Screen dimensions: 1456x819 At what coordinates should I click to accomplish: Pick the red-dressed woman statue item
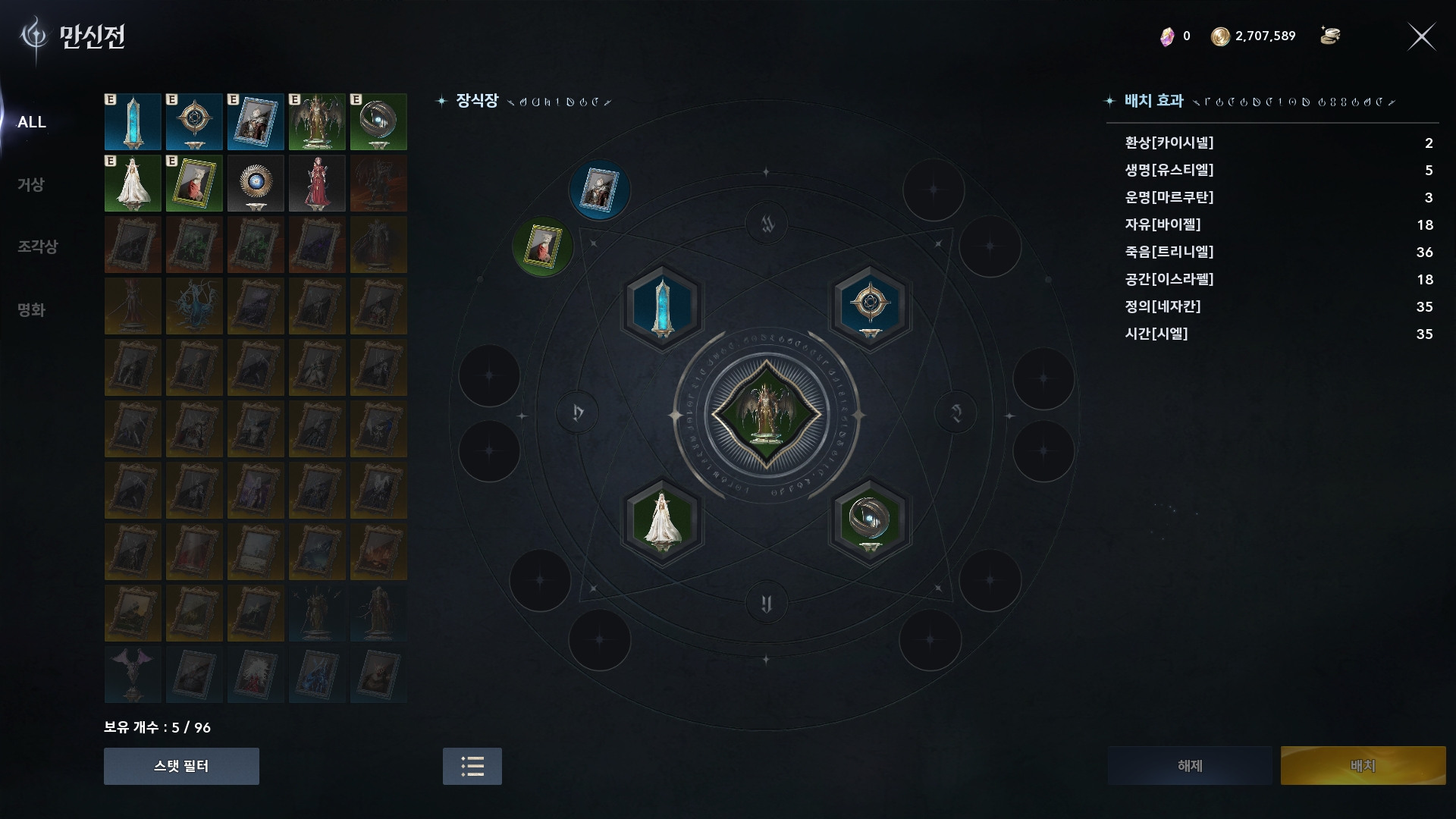317,184
